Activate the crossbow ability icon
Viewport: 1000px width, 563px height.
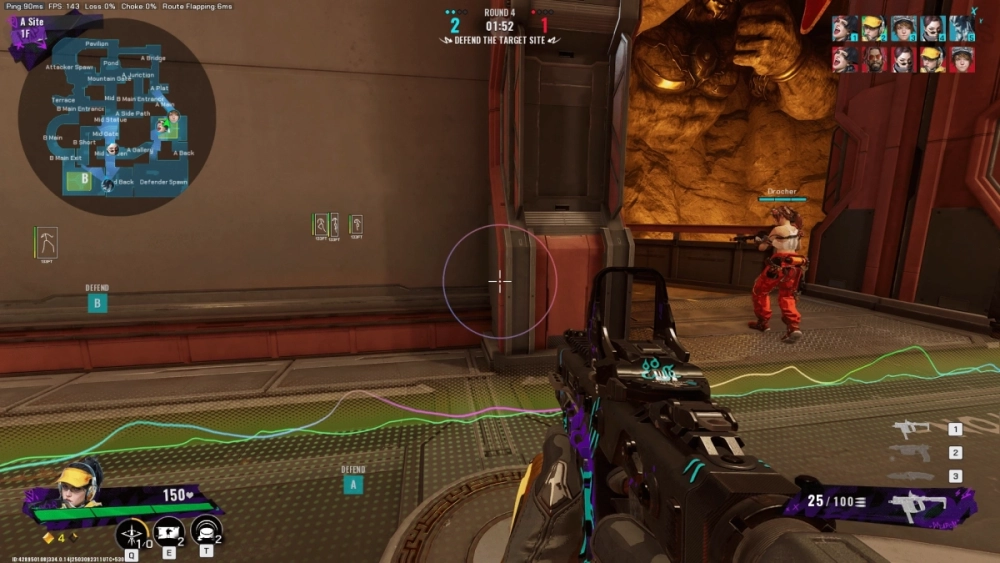tap(131, 534)
